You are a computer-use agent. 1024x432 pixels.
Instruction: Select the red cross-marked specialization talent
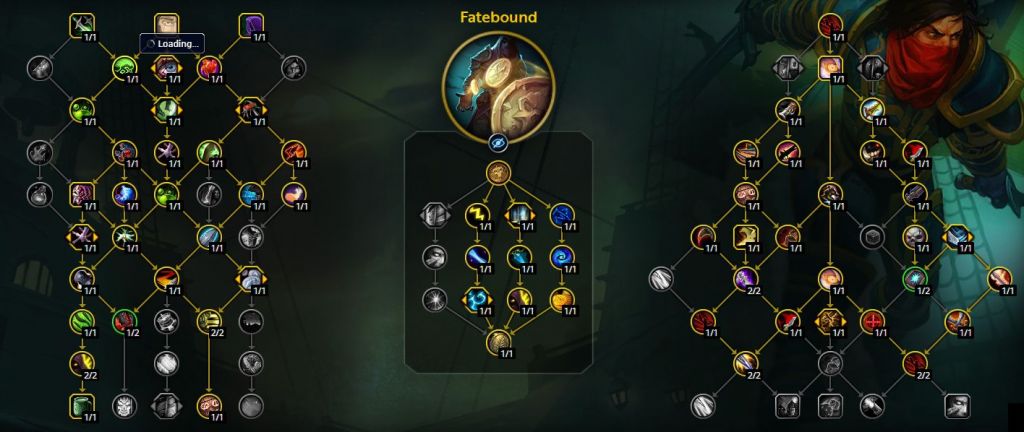pos(872,321)
